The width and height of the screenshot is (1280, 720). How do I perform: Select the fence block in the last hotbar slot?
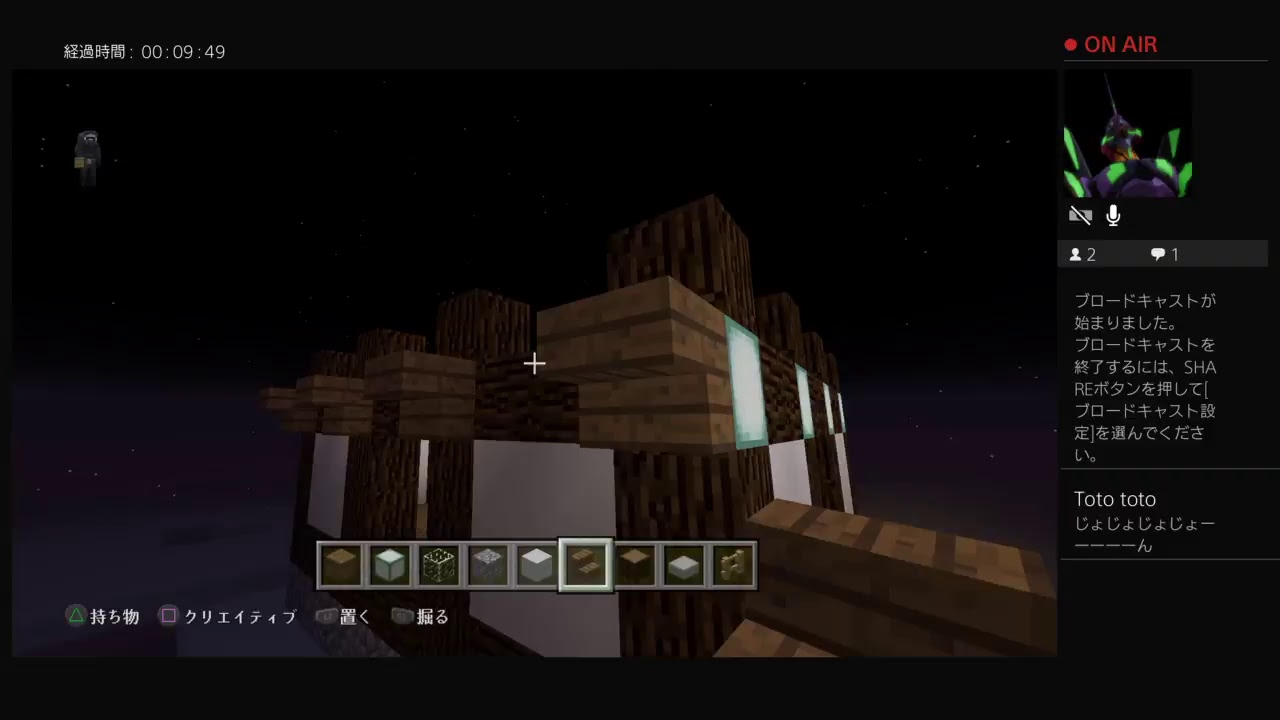[x=731, y=565]
